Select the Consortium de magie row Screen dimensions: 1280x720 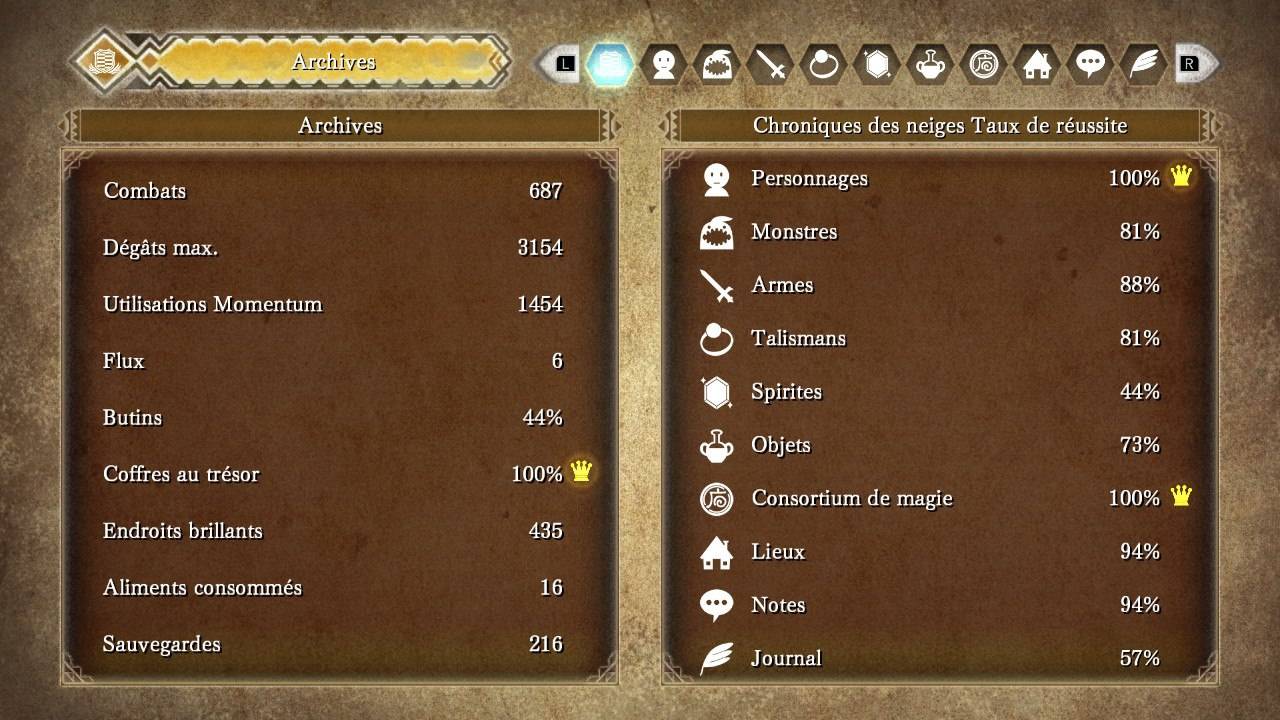(x=938, y=498)
